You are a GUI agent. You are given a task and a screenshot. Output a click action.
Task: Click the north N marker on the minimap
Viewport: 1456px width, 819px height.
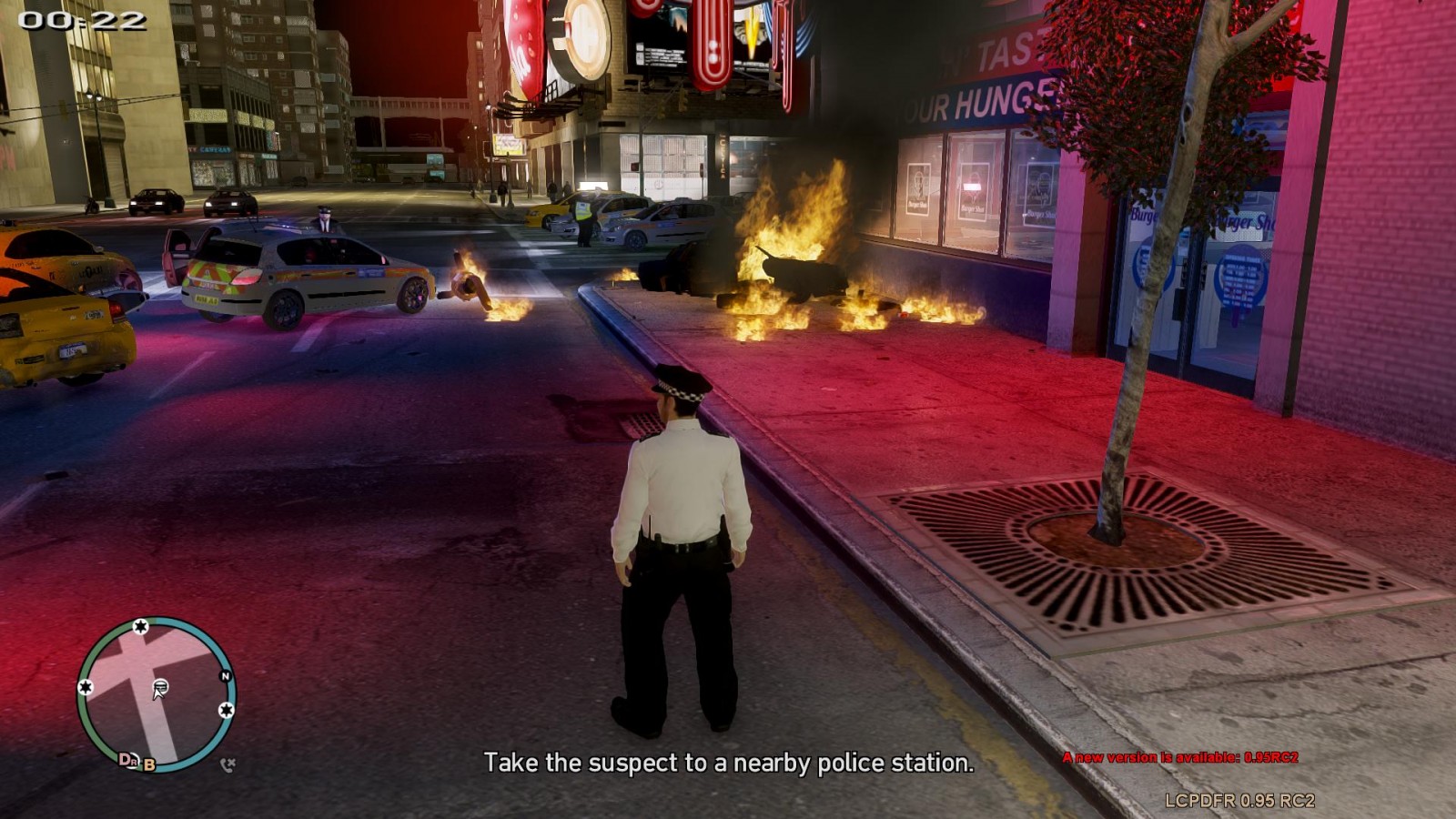click(x=226, y=676)
